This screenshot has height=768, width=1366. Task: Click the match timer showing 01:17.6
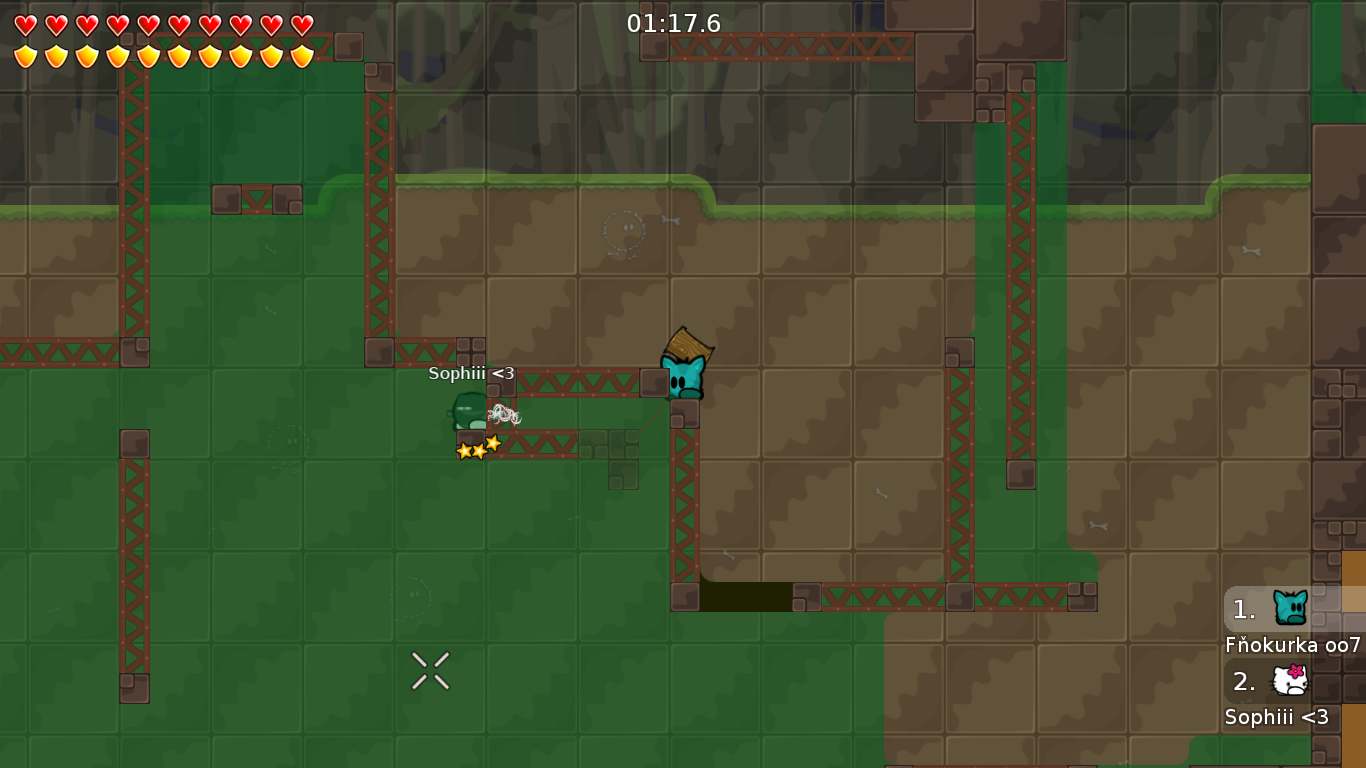tap(672, 24)
